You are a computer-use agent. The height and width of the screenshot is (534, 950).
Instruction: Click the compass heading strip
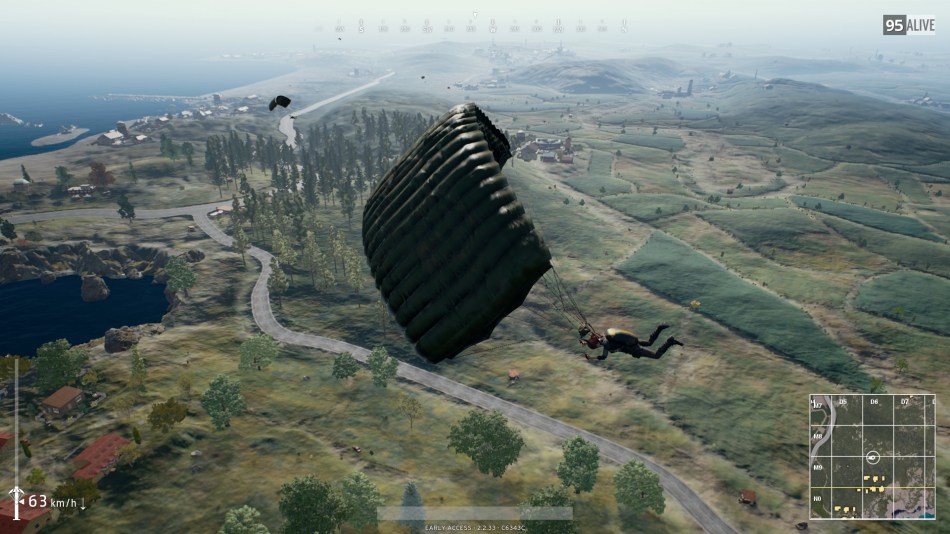pyautogui.click(x=475, y=25)
